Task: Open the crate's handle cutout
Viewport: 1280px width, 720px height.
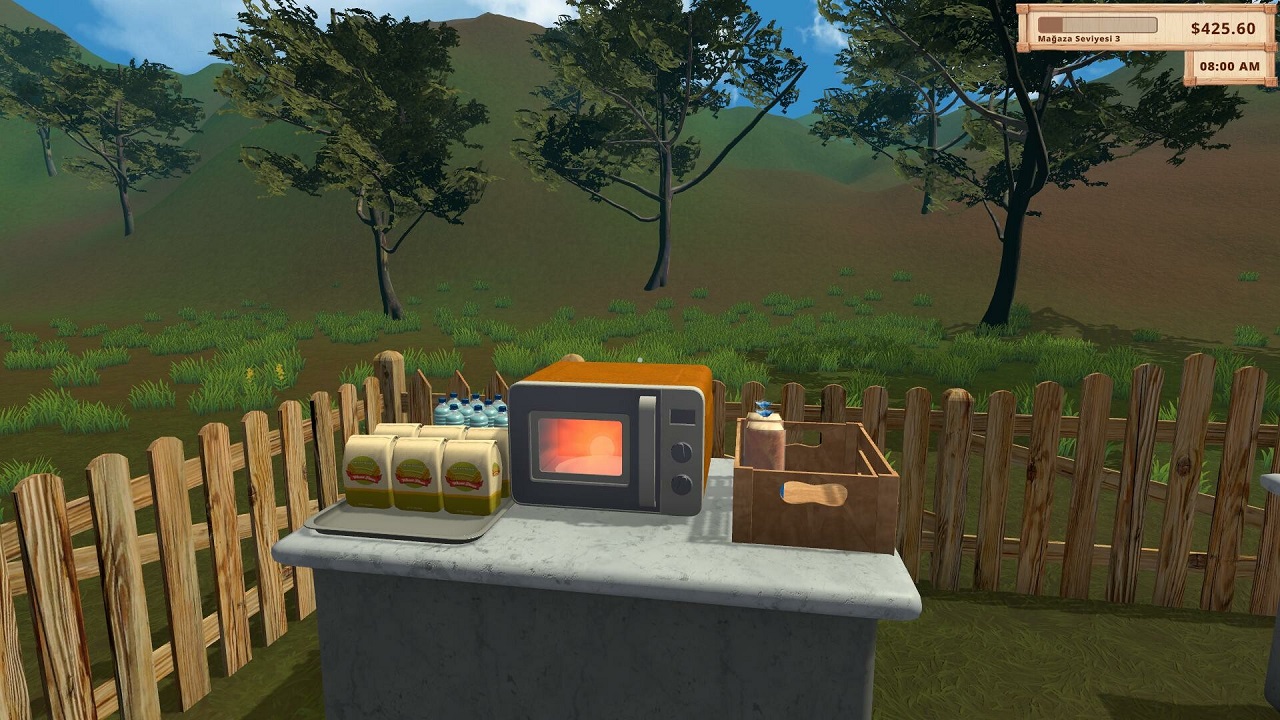Action: click(815, 492)
